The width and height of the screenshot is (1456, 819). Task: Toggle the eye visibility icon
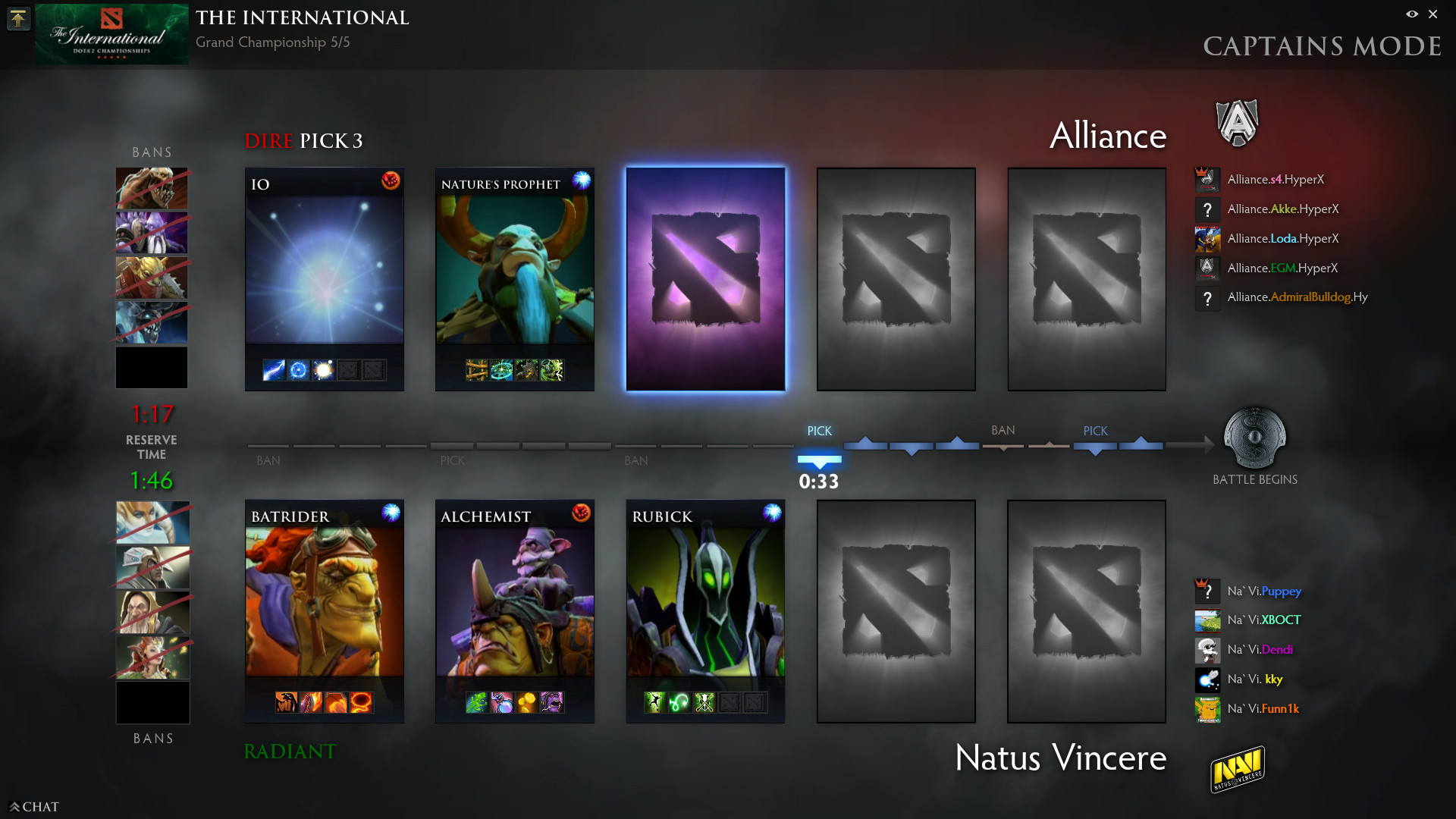click(x=1412, y=14)
